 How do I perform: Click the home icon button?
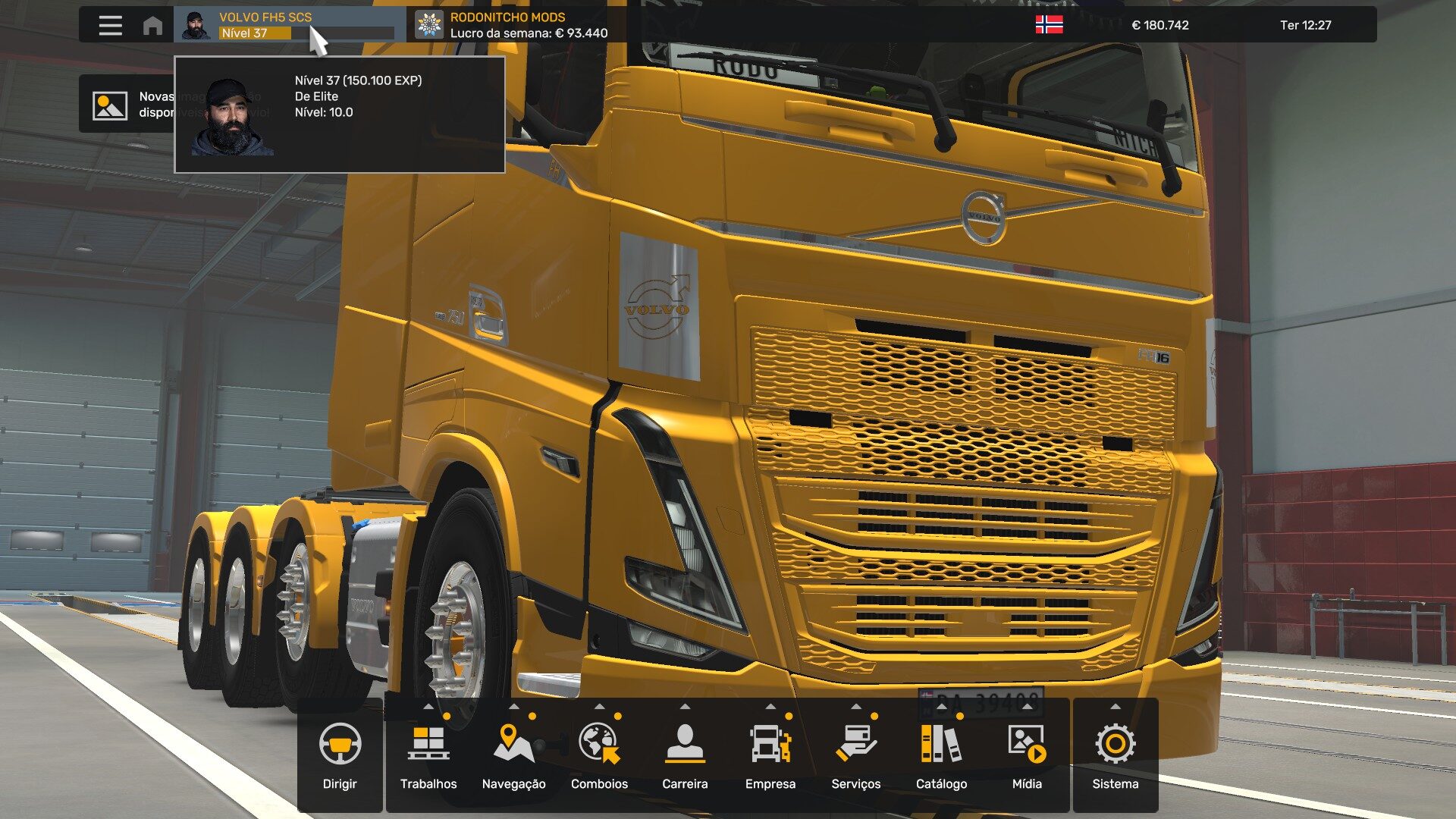click(x=152, y=26)
